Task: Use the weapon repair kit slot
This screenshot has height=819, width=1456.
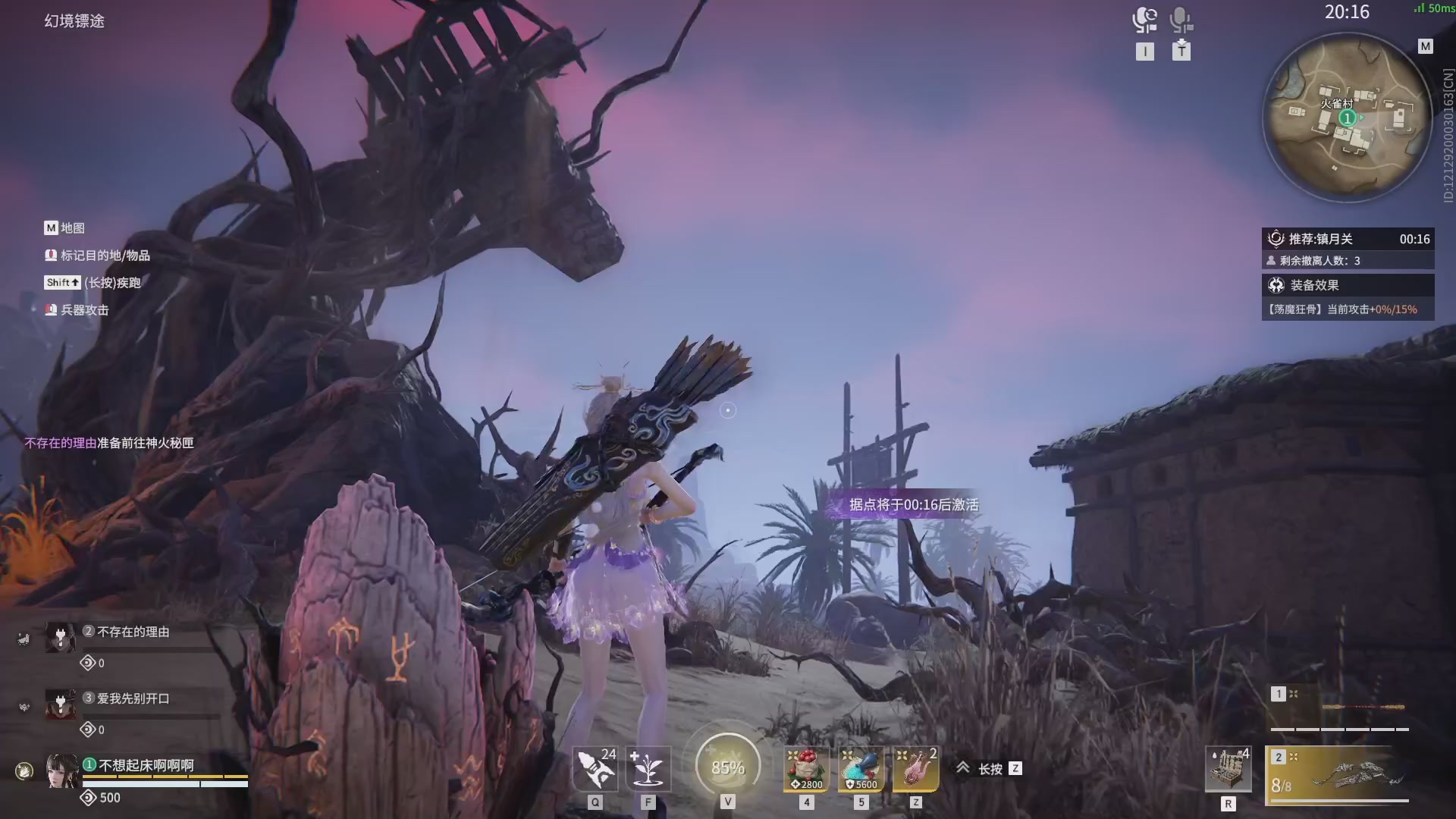Action: 1228,768
